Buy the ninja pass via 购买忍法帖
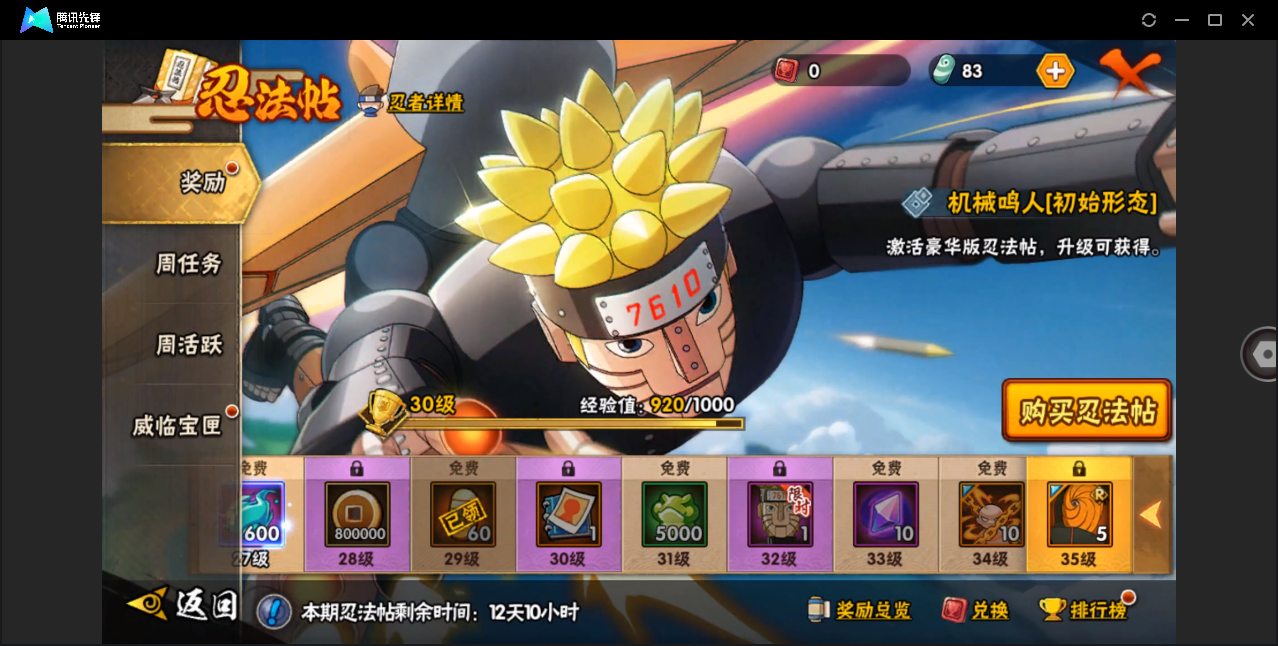This screenshot has height=646, width=1278. (1087, 410)
